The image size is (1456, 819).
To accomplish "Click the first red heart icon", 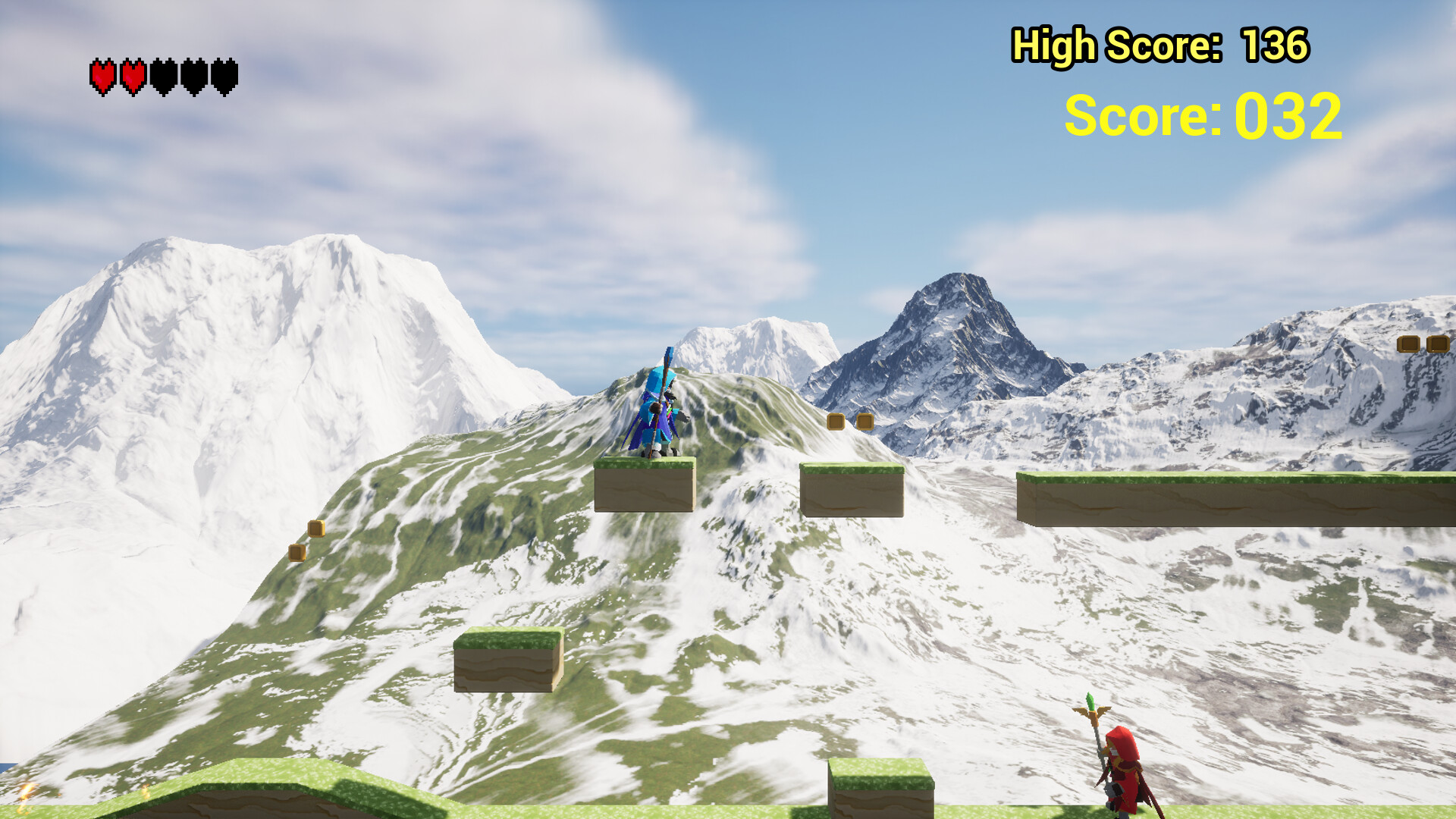I will (102, 76).
